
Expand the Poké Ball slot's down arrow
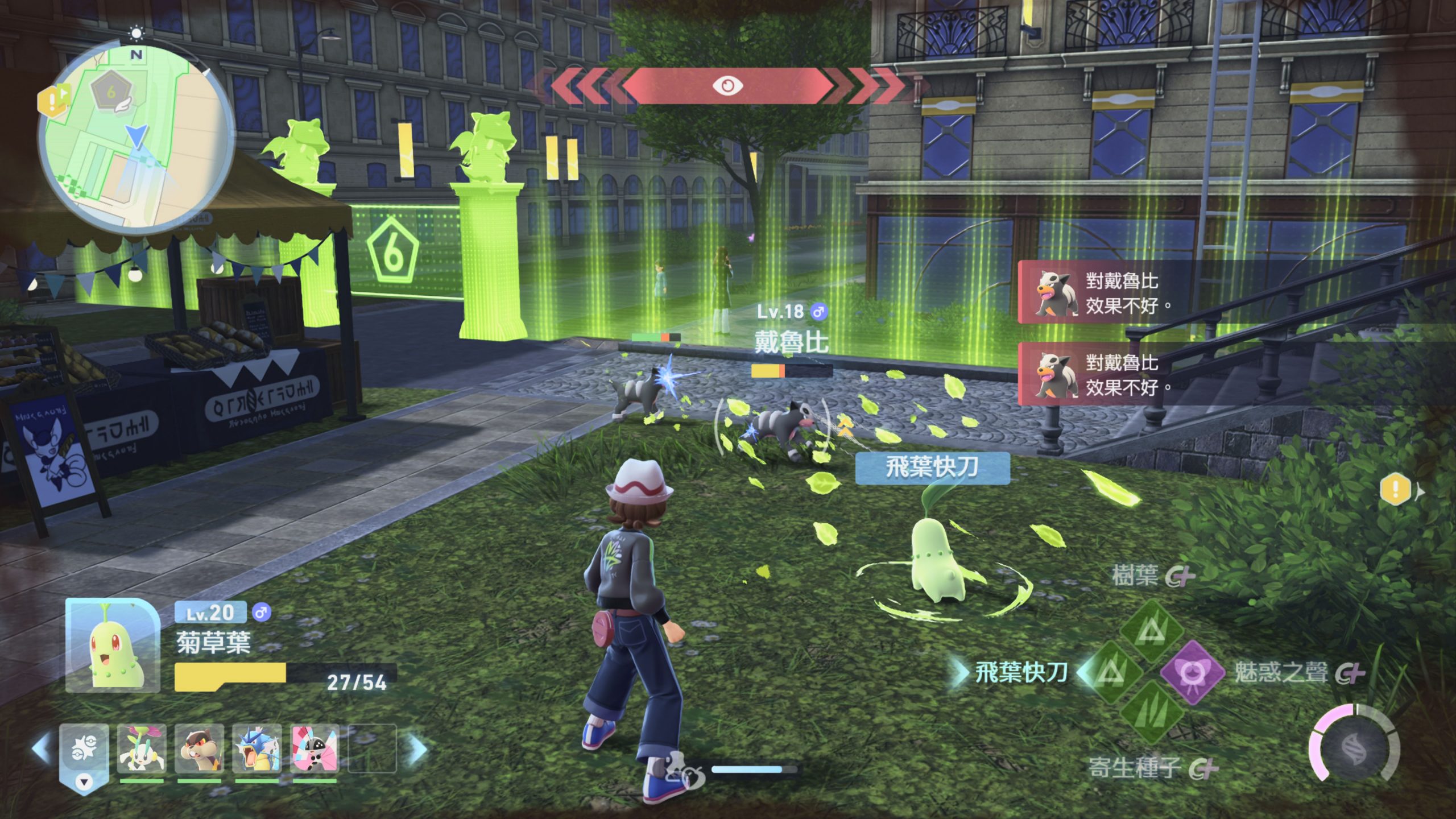[x=84, y=781]
